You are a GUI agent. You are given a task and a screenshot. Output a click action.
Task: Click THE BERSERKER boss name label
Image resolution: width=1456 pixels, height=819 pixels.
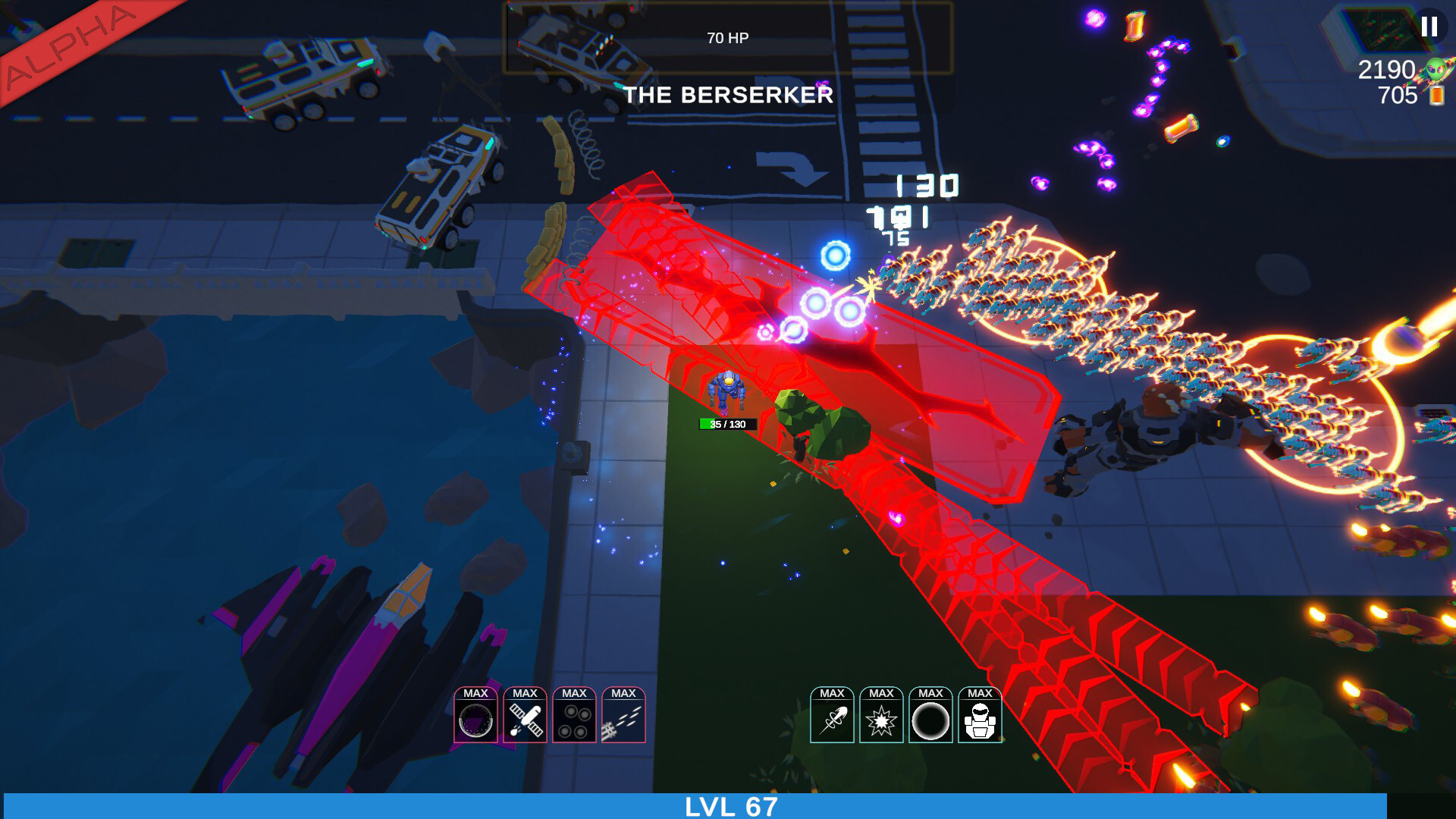(730, 95)
